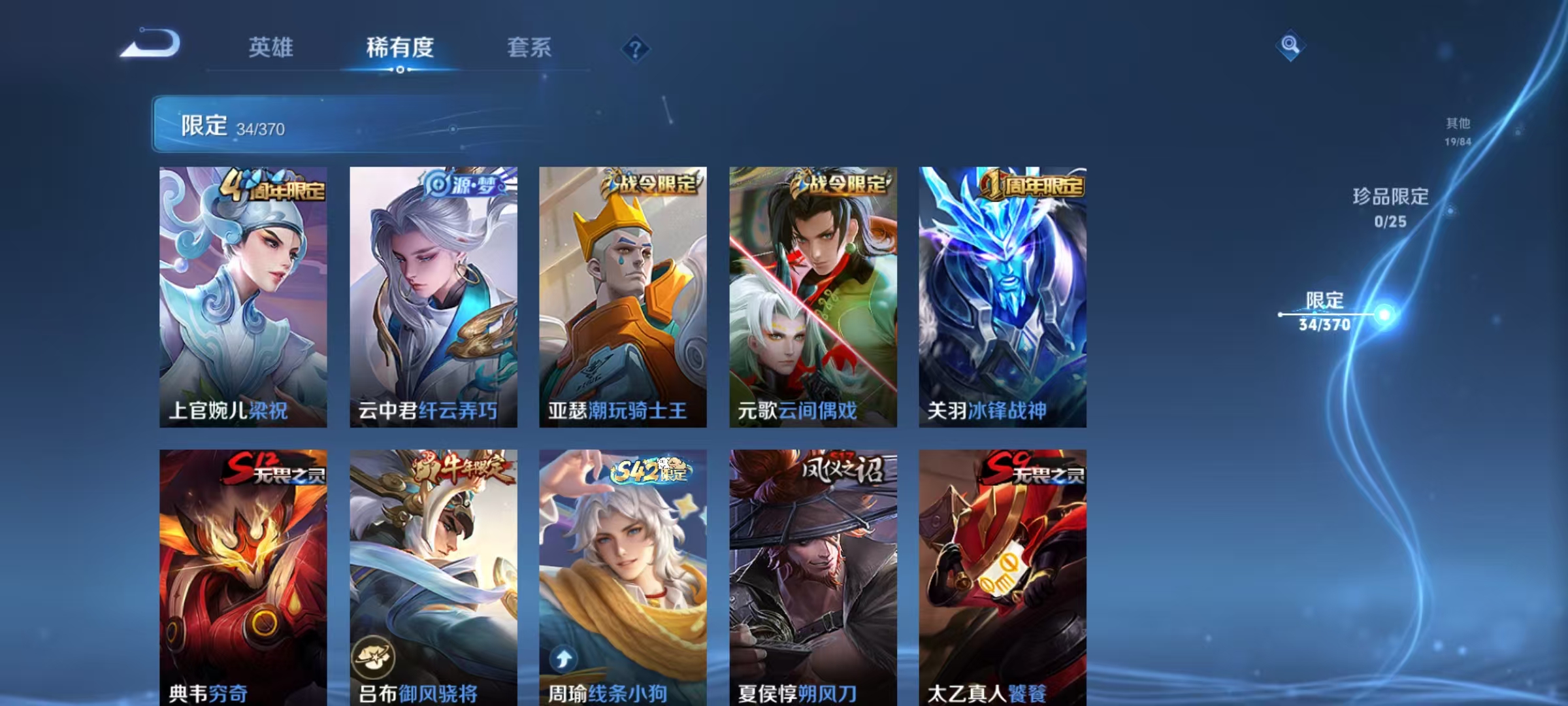The image size is (1568, 706).
Task: Open the 套系 category
Action: point(529,48)
